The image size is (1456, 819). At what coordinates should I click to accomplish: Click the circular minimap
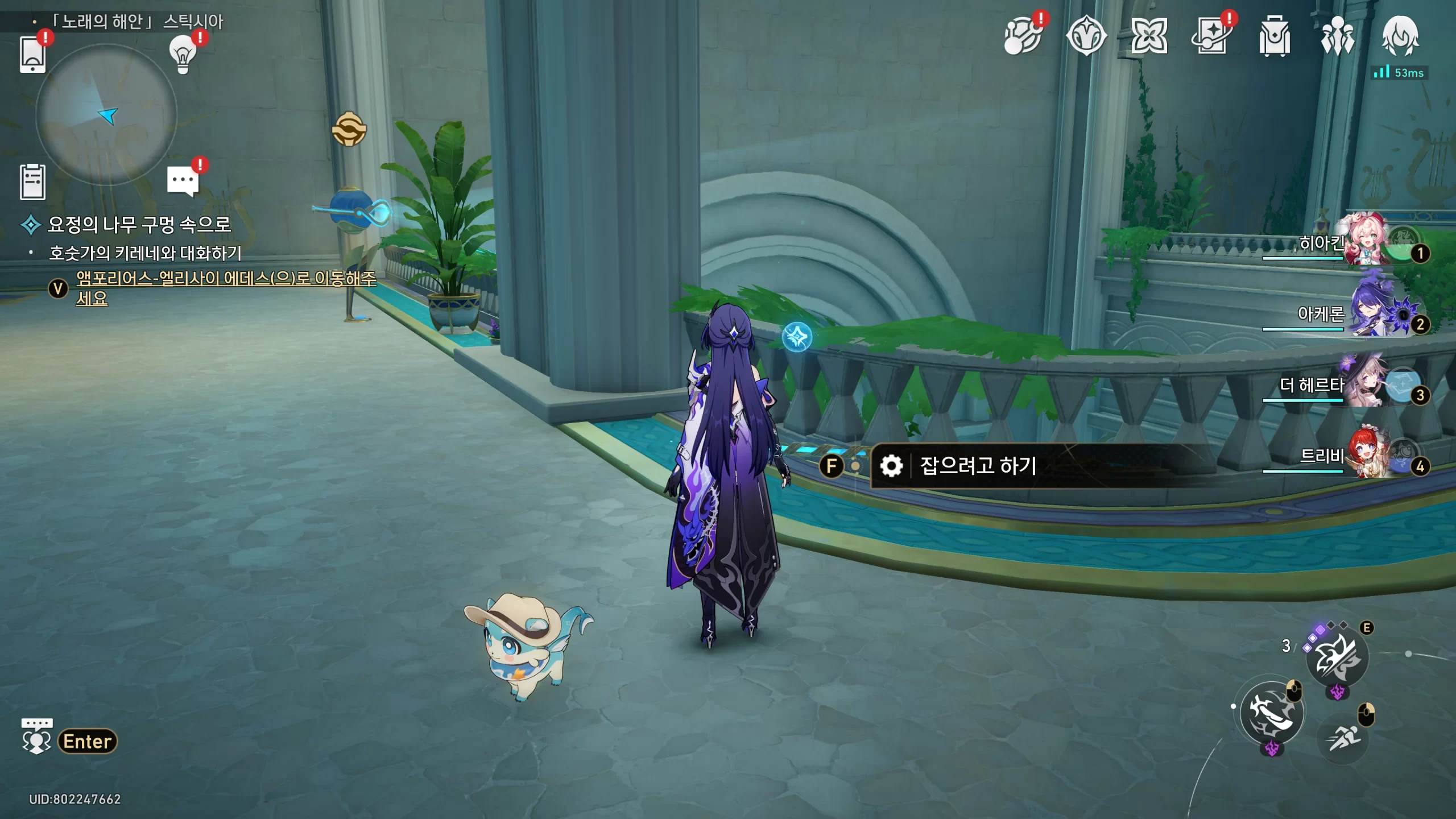click(106, 115)
